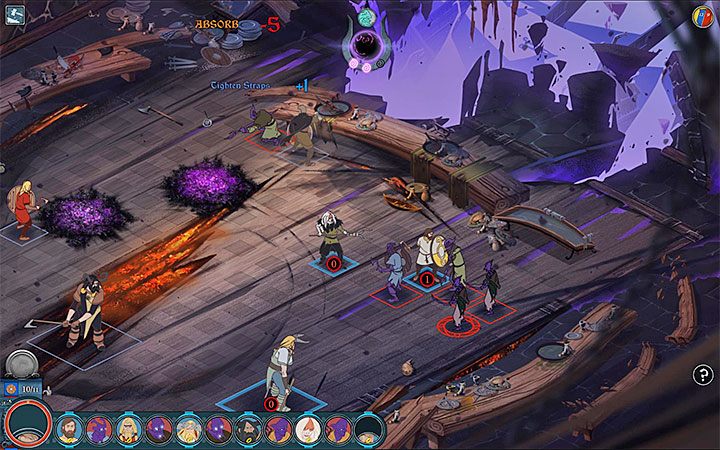Toggle the red and blue shield icon
The height and width of the screenshot is (450, 720).
702,16
